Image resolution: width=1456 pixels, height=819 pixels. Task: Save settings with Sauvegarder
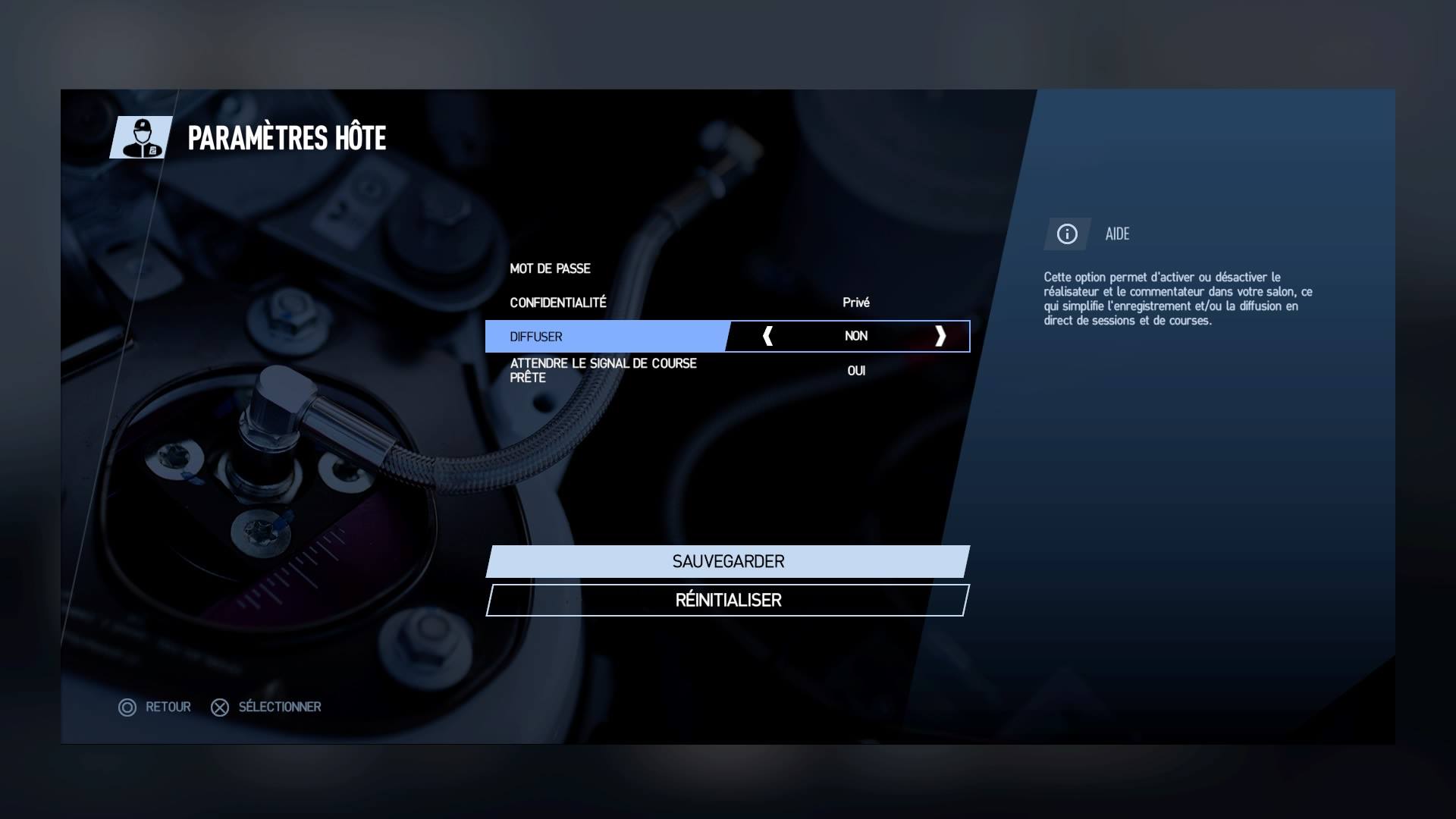pyautogui.click(x=728, y=562)
